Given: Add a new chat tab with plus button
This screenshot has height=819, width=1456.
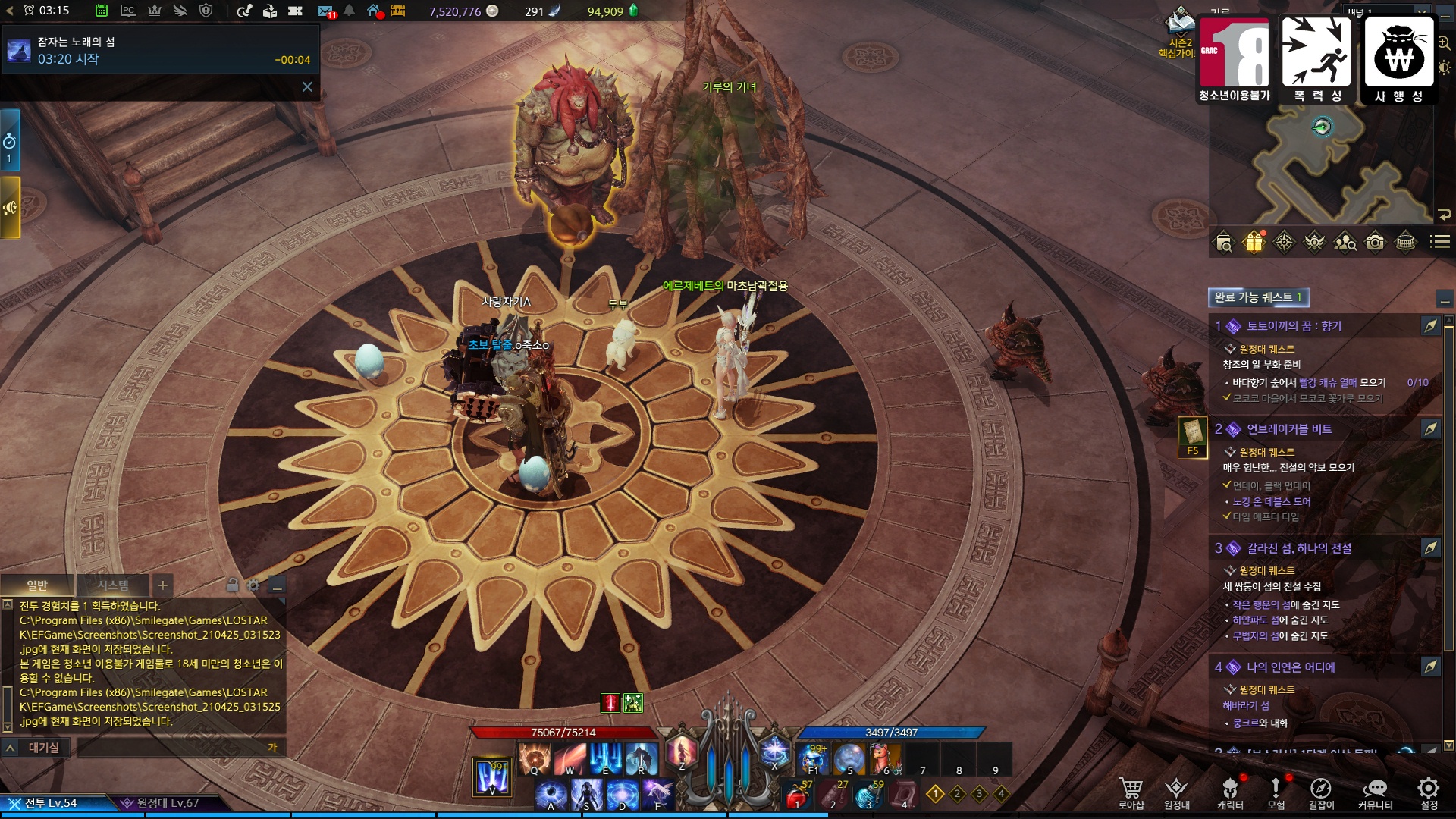Looking at the screenshot, I should click(x=162, y=585).
